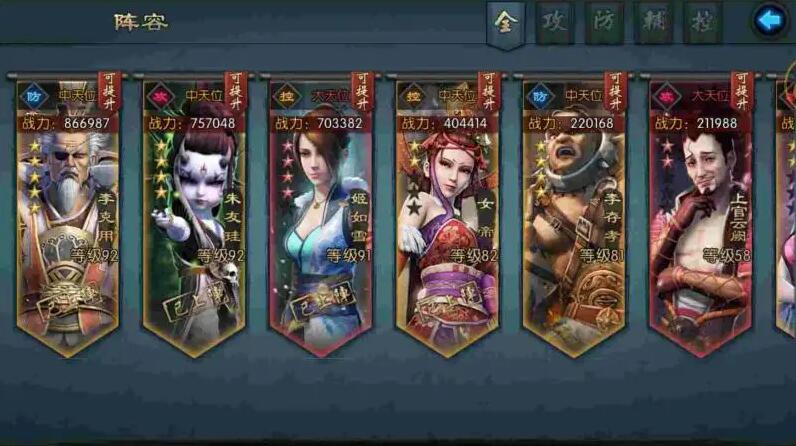This screenshot has width=796, height=446.
Task: Open the 辅 (support) hero tab
Action: pos(652,23)
